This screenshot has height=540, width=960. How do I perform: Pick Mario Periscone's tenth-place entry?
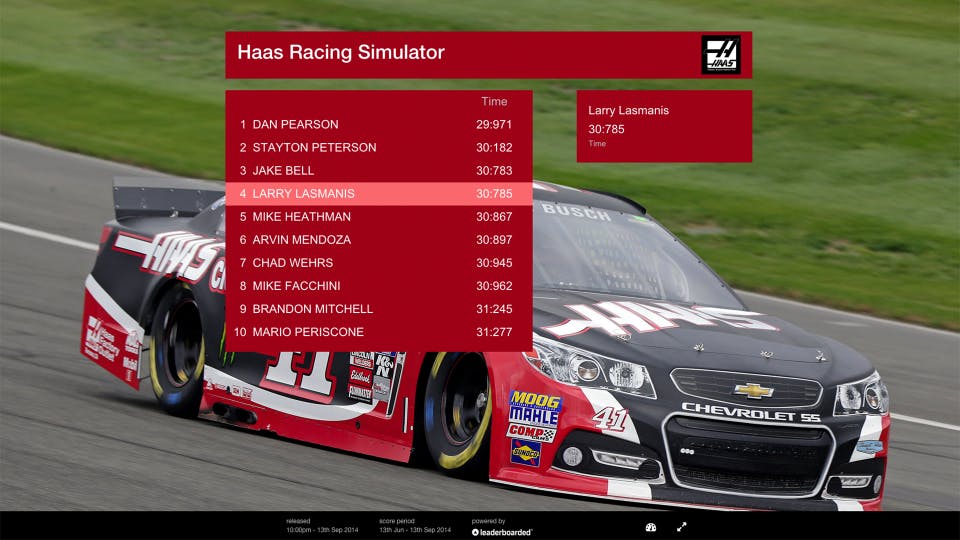pos(378,332)
